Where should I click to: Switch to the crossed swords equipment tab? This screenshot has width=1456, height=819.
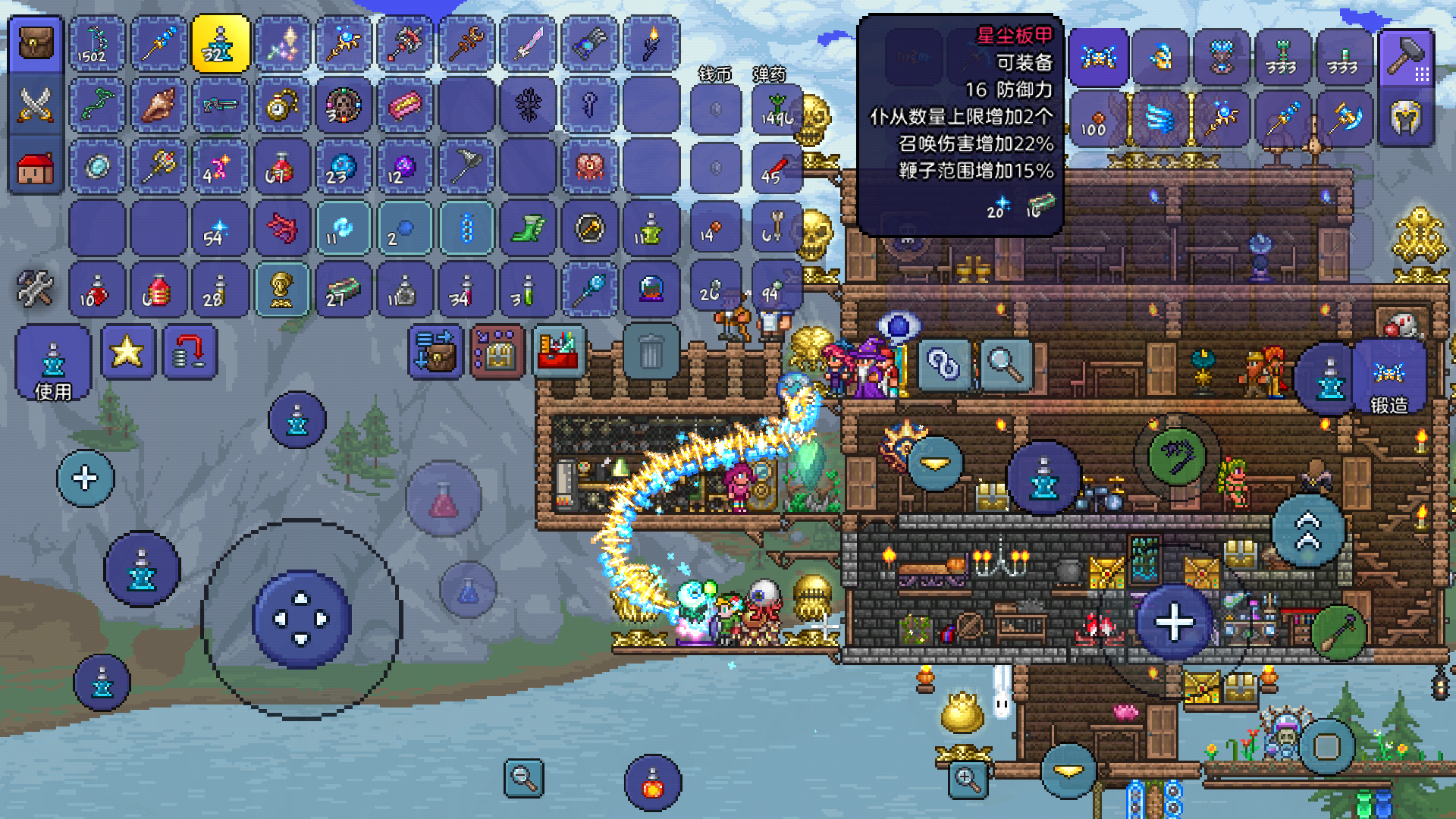[x=35, y=105]
